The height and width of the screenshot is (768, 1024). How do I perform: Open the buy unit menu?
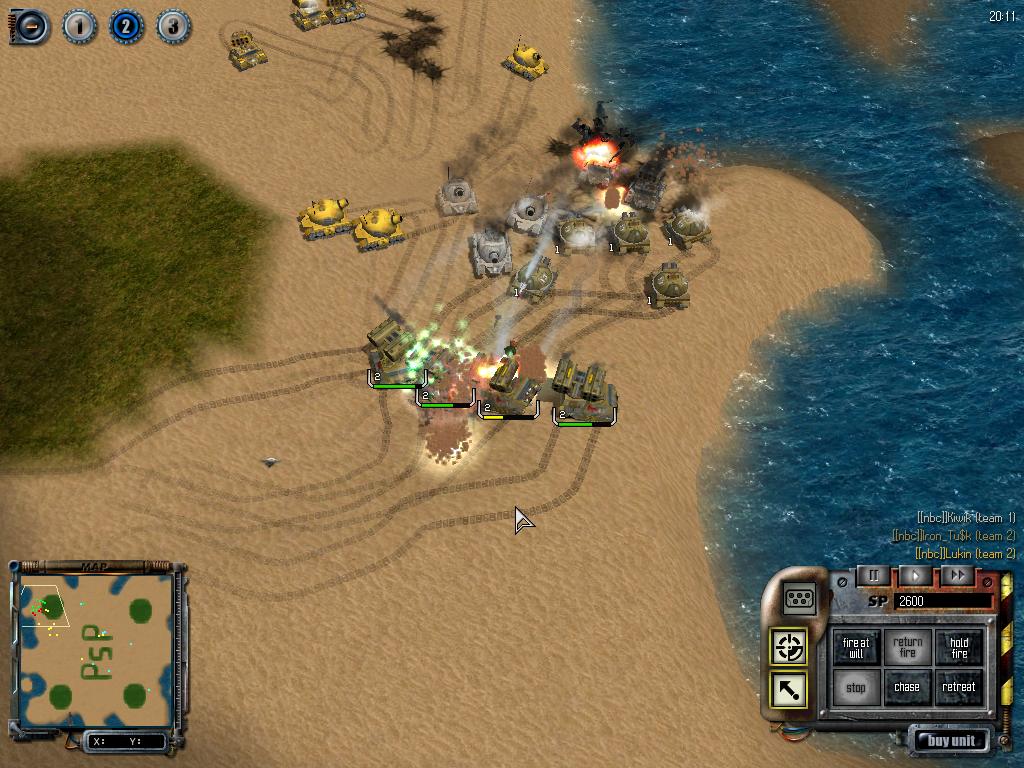click(x=949, y=741)
